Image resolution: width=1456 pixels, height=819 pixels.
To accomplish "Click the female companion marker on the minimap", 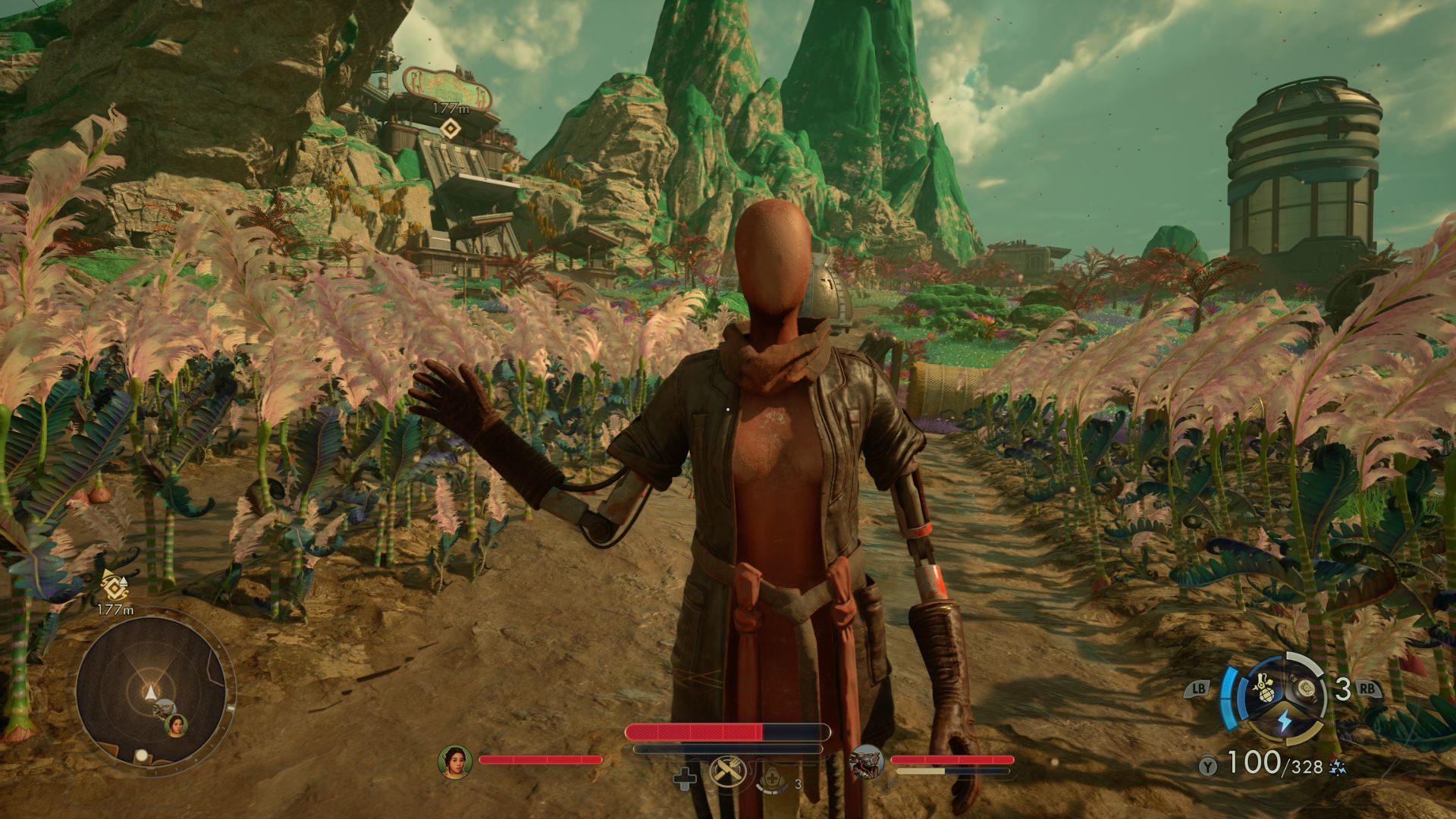I will pos(177,726).
